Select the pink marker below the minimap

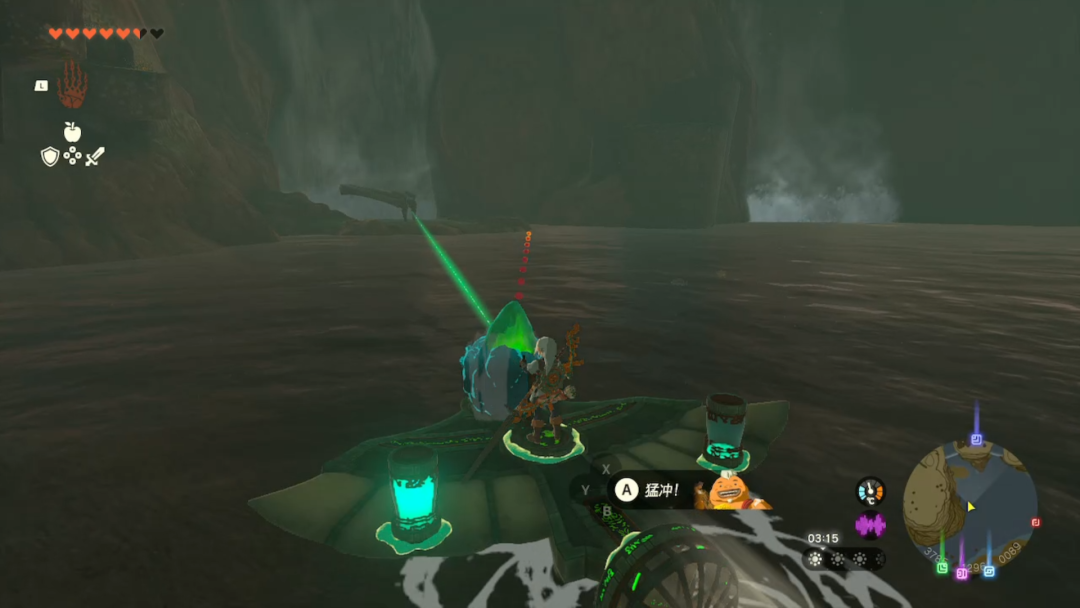[962, 573]
